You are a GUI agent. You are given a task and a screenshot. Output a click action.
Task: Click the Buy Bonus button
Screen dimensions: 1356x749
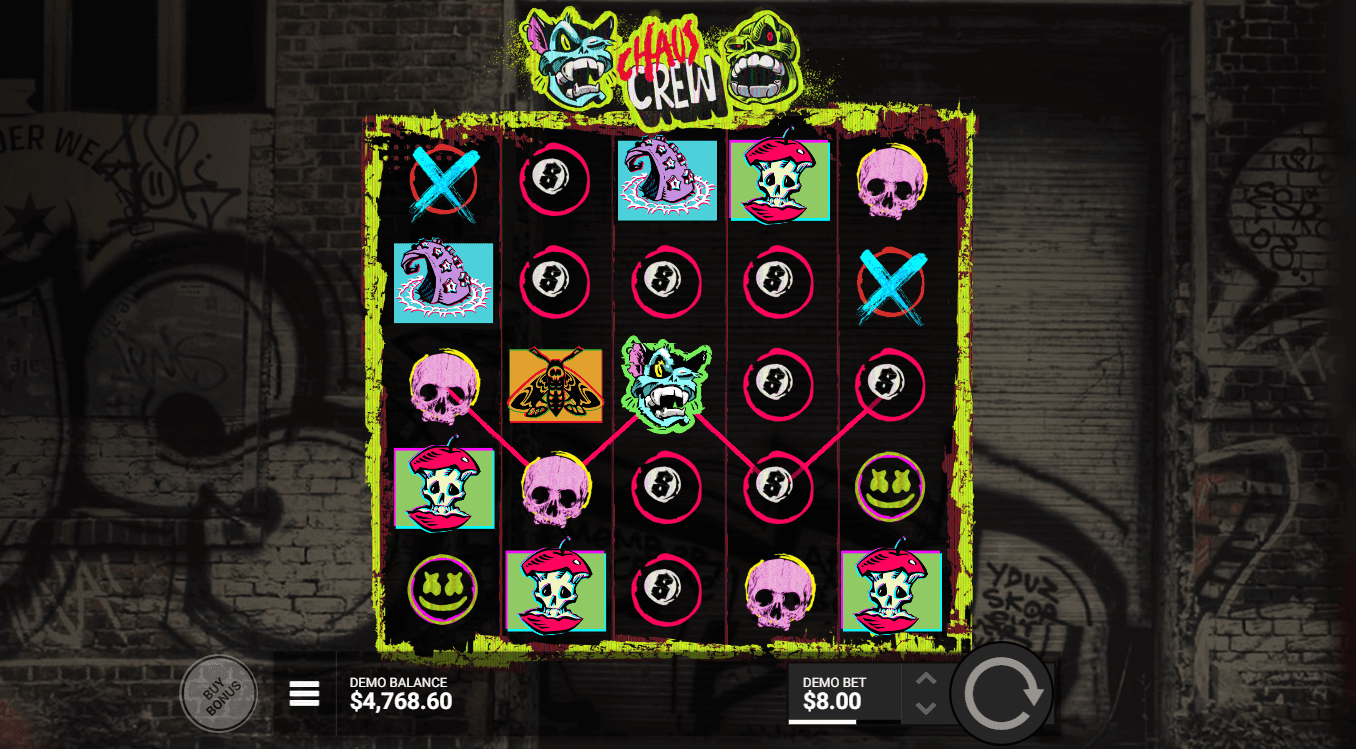(219, 692)
